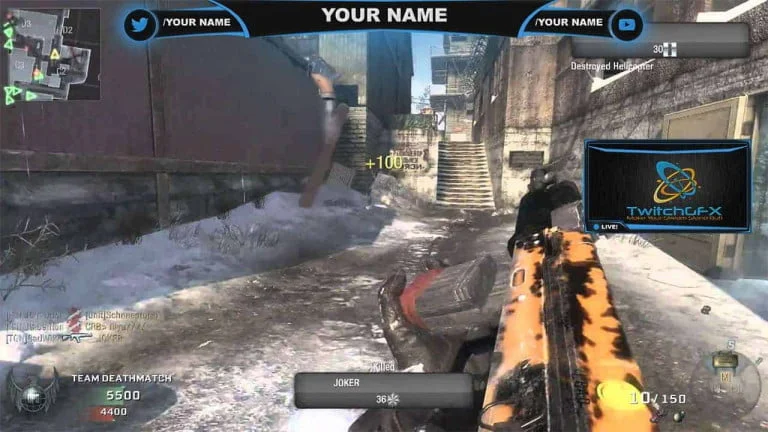Select the winged team faction emblem
768x432 pixels.
[29, 392]
